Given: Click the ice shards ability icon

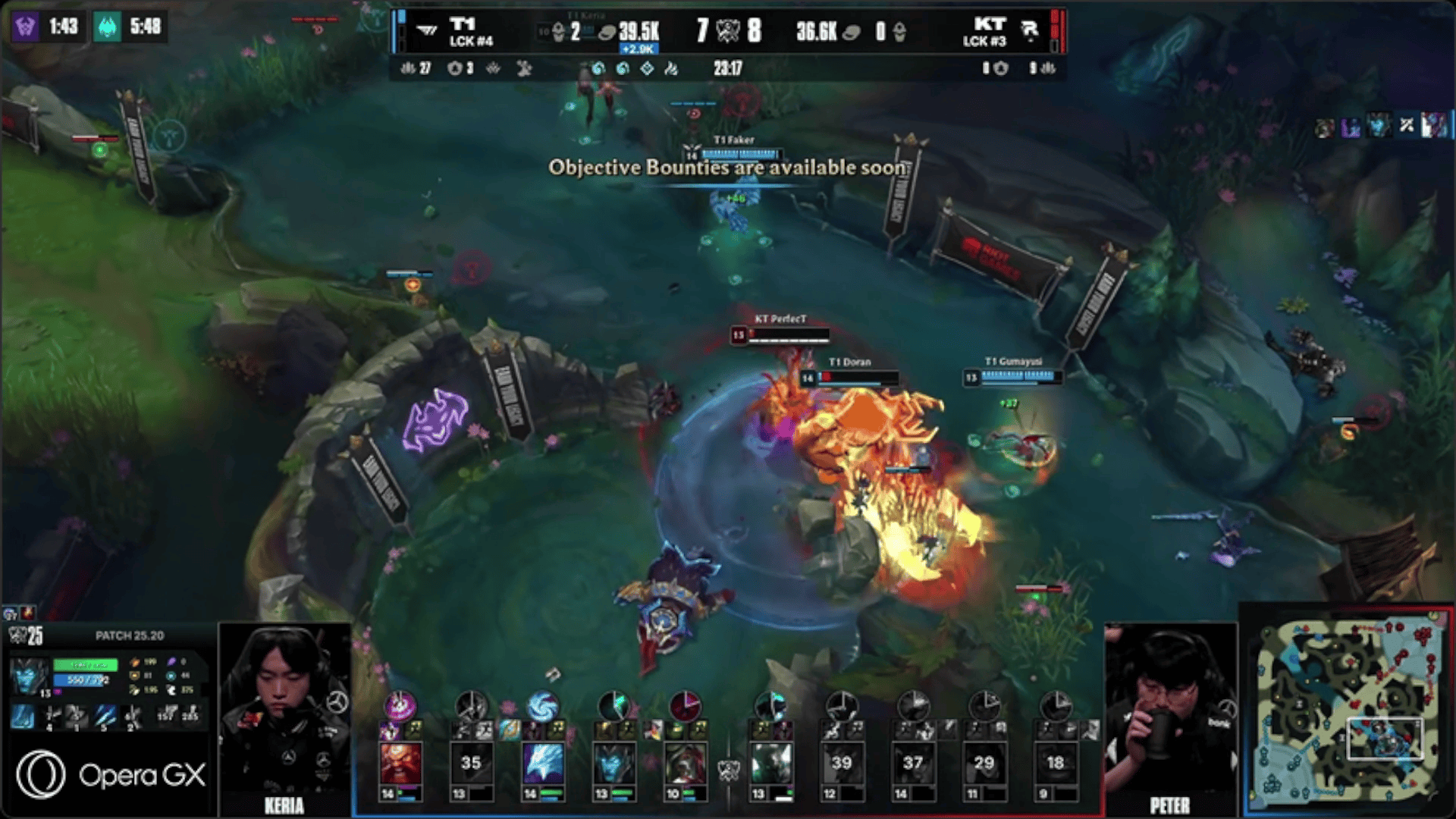Looking at the screenshot, I should [105, 716].
